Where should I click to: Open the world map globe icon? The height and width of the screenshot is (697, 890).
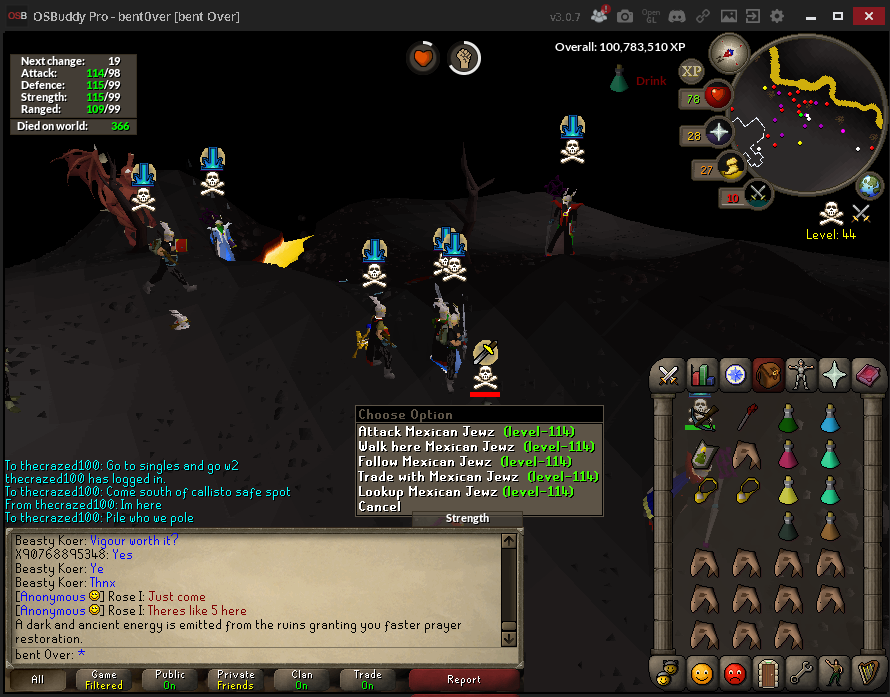[870, 186]
